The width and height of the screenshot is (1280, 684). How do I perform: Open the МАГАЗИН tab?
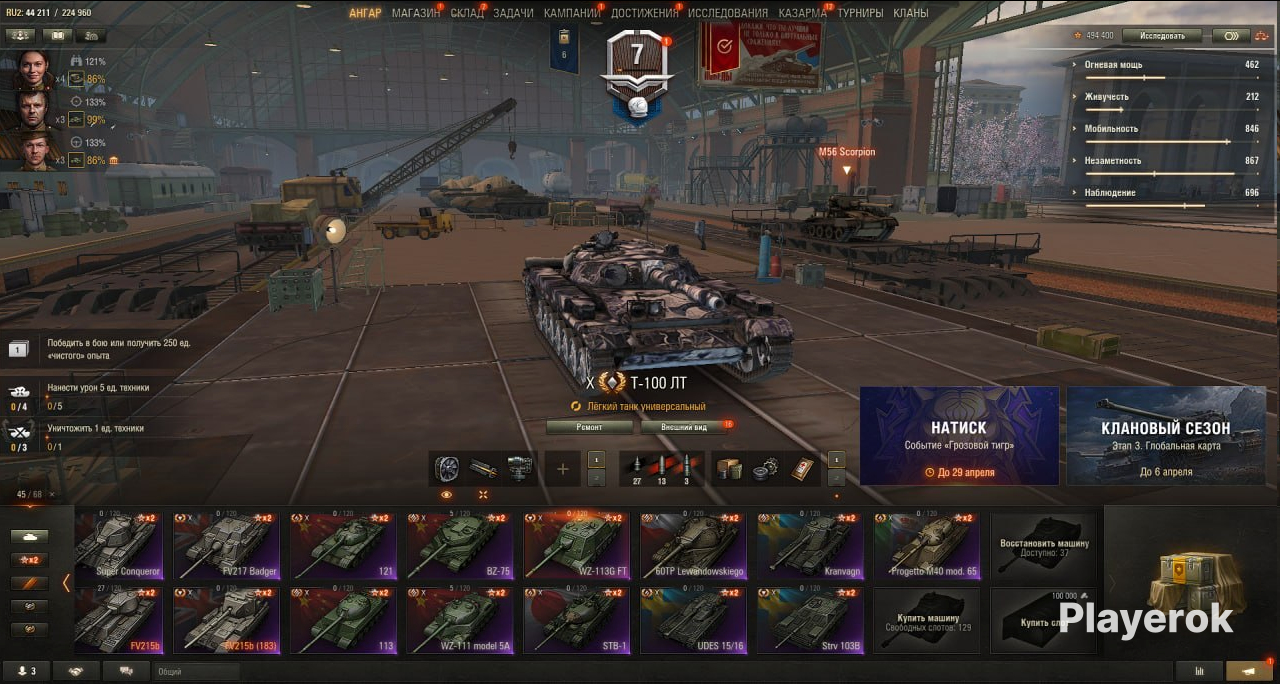(x=414, y=13)
